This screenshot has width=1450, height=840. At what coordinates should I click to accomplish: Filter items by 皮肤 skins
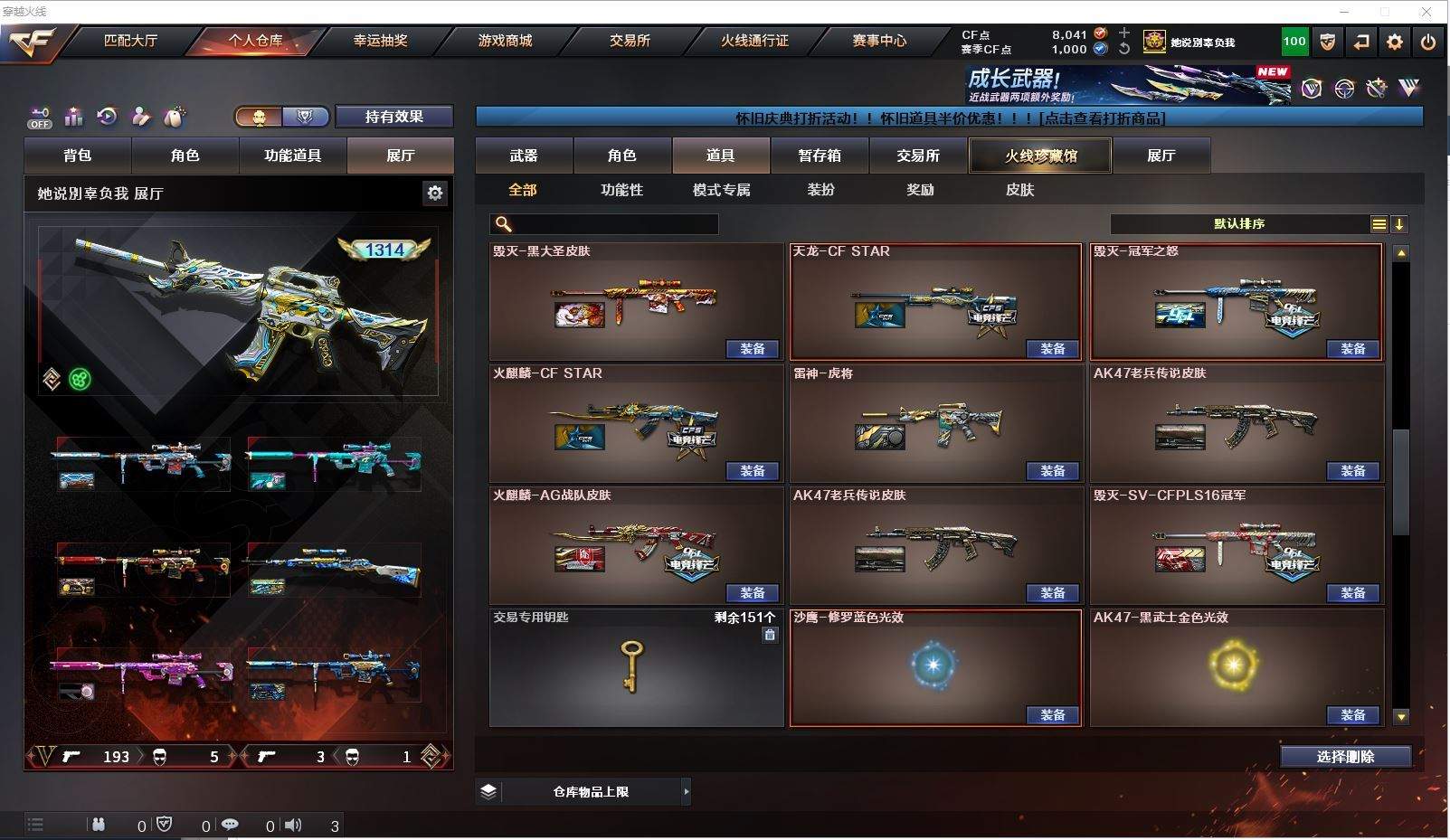coord(1019,190)
